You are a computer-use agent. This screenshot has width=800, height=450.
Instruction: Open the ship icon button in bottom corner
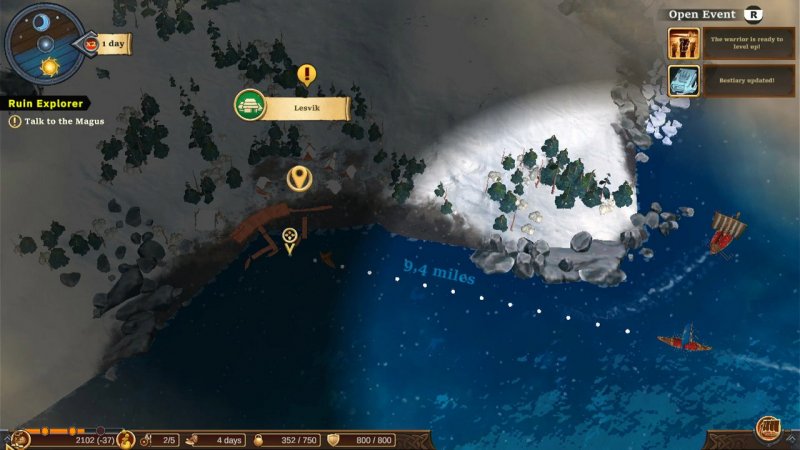coord(767,429)
